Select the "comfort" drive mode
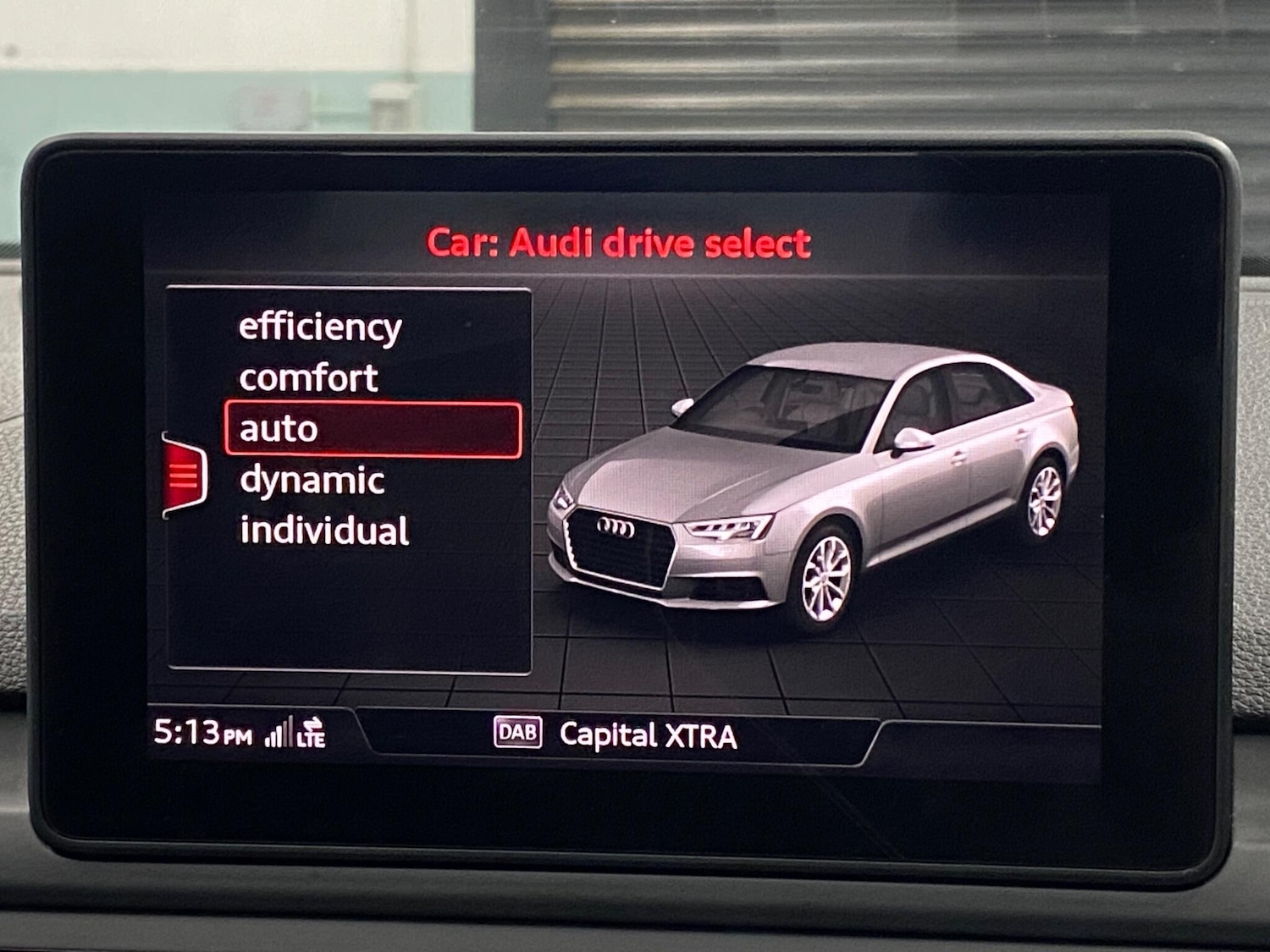This screenshot has width=1270, height=952. coord(307,378)
